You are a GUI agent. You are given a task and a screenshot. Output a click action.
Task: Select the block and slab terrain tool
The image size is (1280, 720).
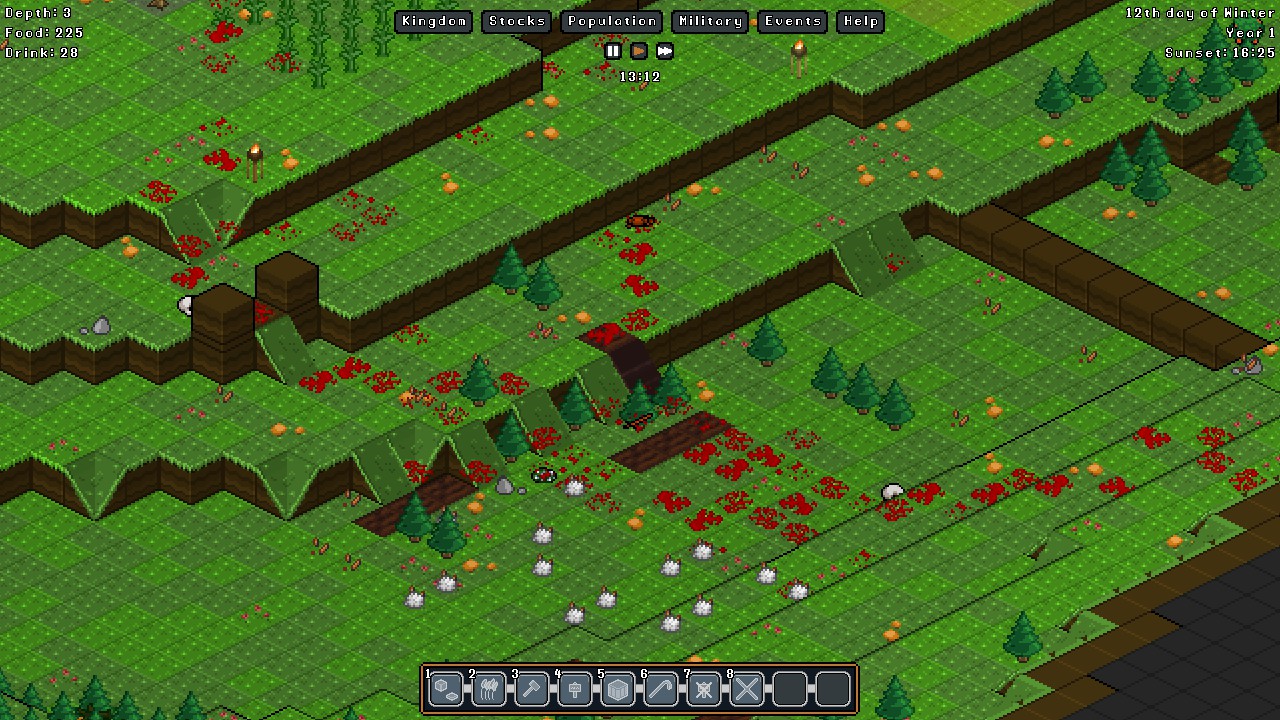[446, 689]
